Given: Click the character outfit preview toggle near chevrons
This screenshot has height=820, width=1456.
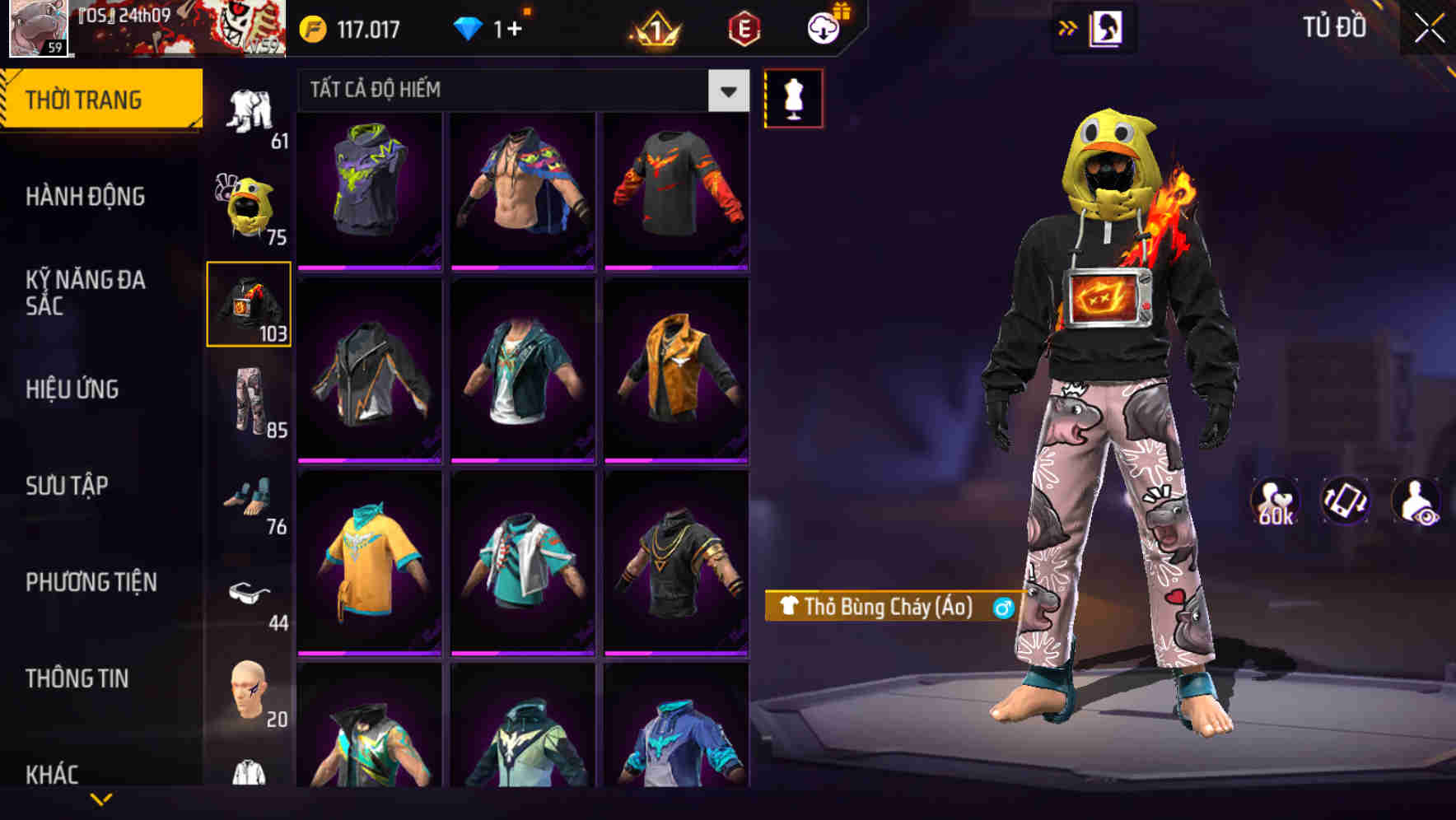Looking at the screenshot, I should pyautogui.click(x=1104, y=27).
